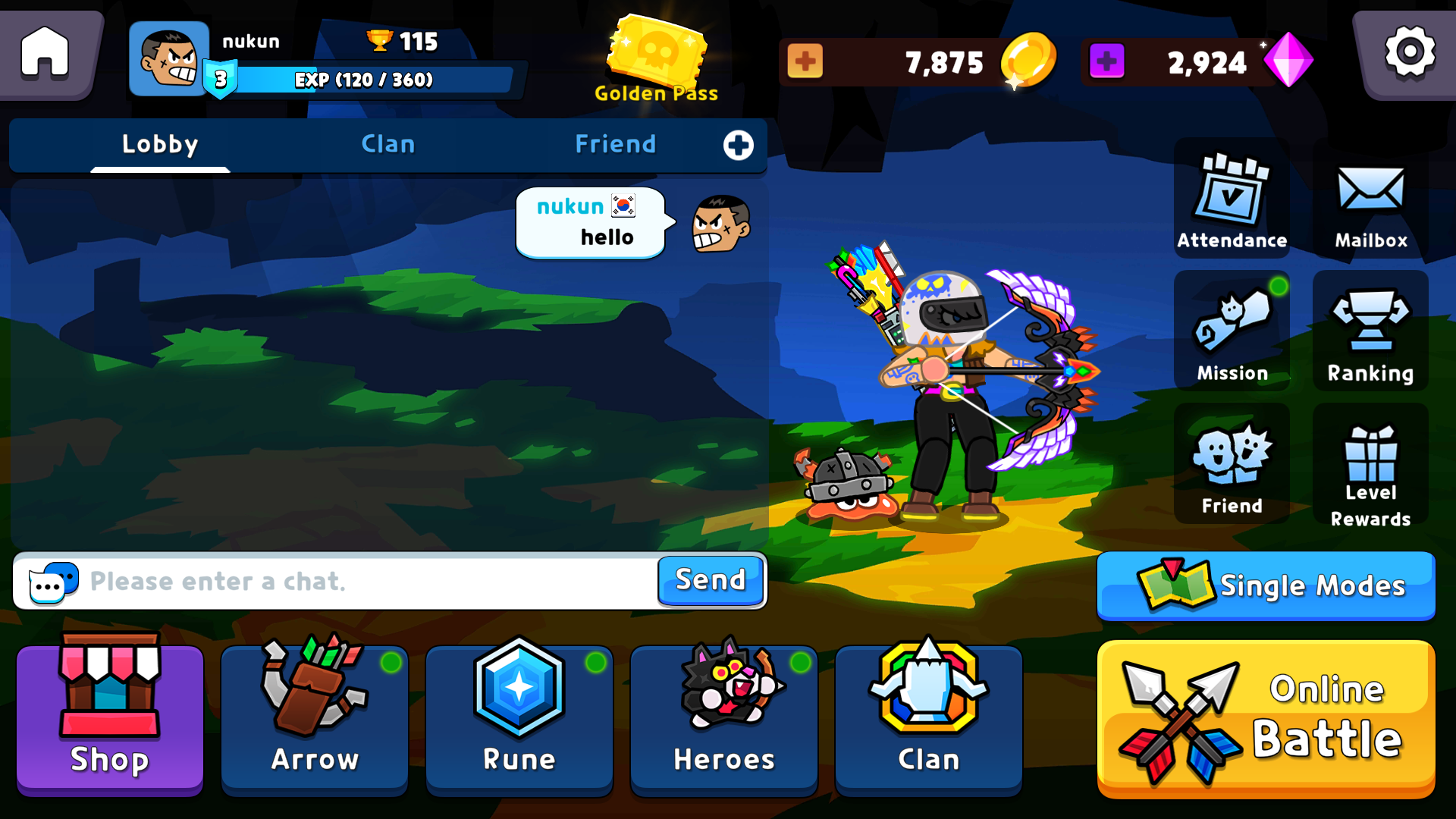Open the Mailbox
The height and width of the screenshot is (819, 1456).
pos(1370,199)
